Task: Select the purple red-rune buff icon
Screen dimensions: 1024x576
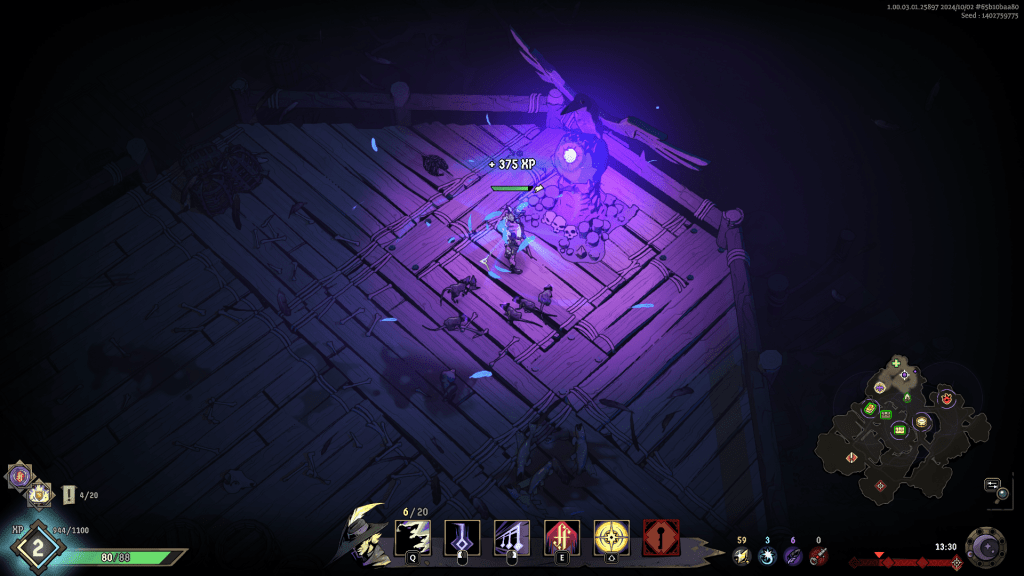Action: click(x=19, y=476)
